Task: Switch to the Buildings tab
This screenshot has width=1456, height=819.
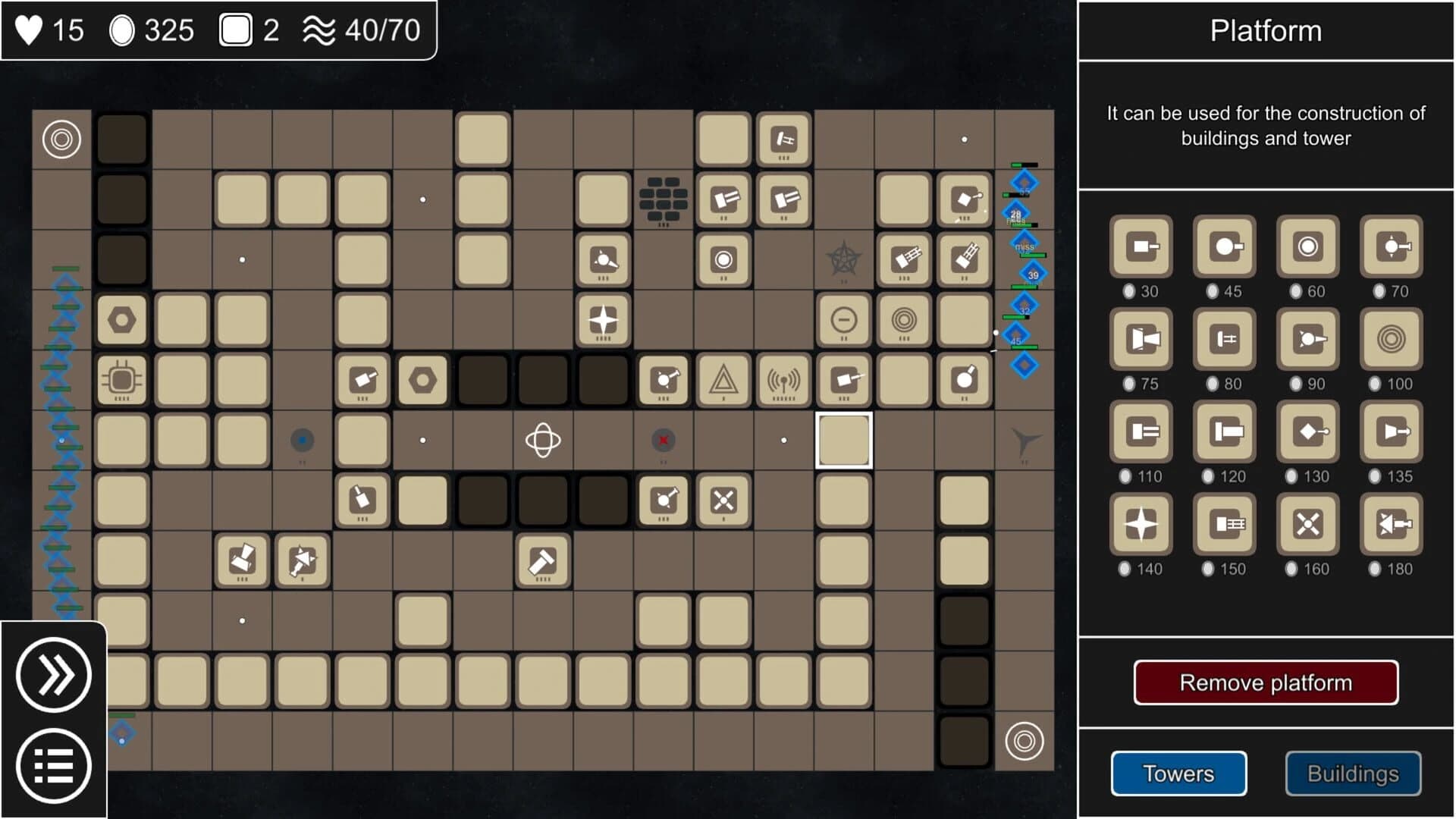Action: tap(1353, 773)
